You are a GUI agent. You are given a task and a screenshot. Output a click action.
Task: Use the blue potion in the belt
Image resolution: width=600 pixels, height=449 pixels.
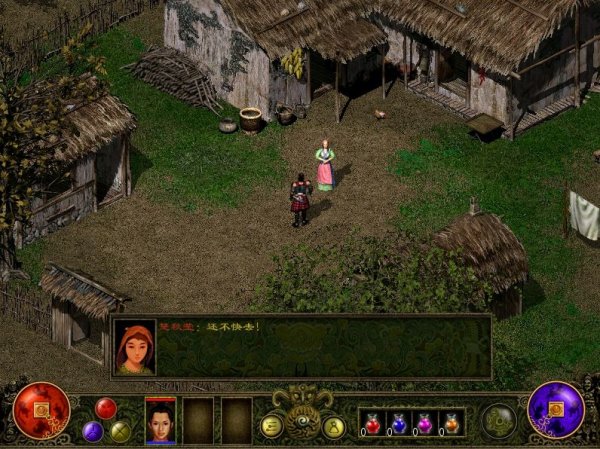pyautogui.click(x=400, y=423)
